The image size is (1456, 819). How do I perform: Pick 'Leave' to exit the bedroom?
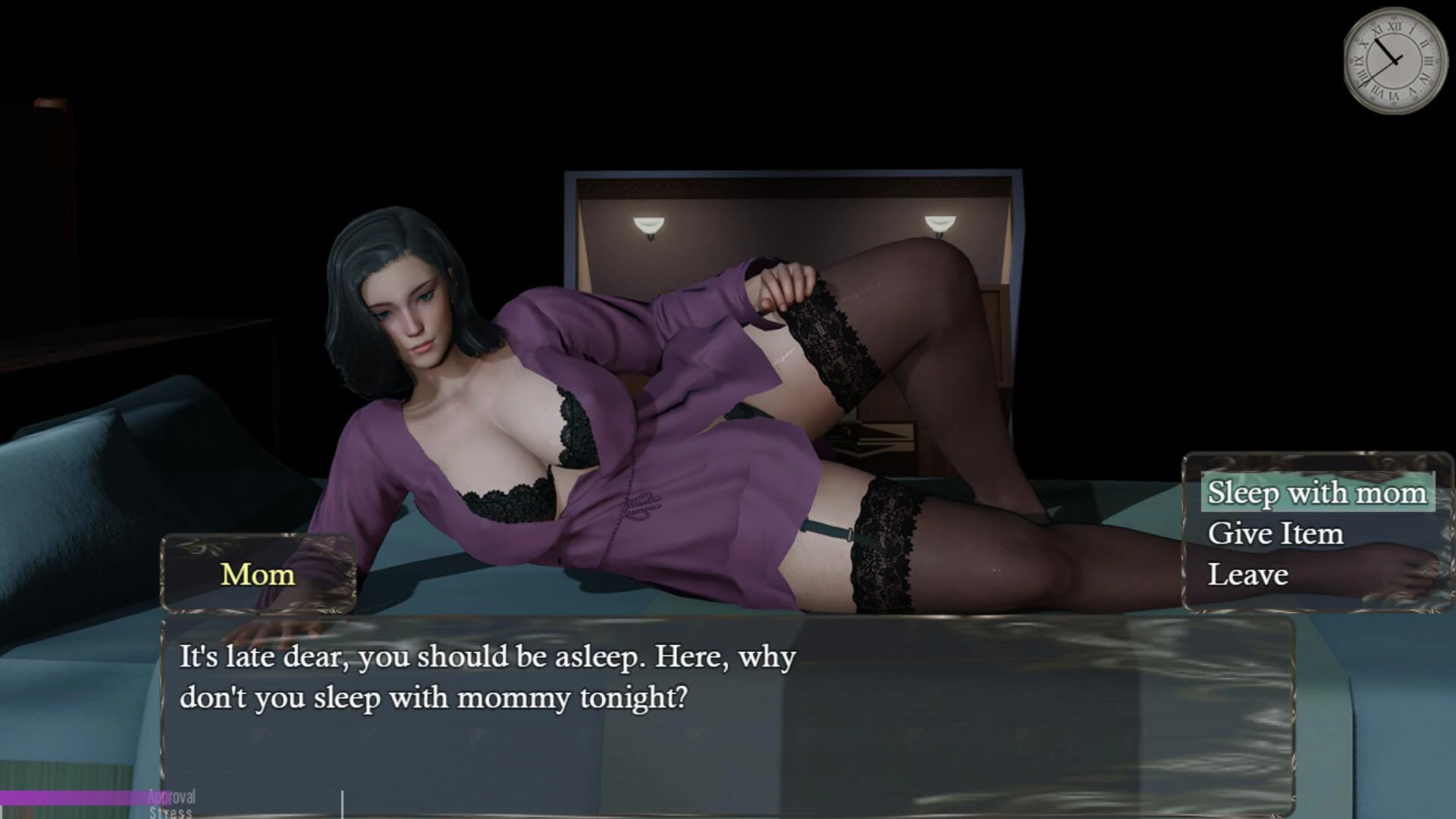[x=1249, y=574]
